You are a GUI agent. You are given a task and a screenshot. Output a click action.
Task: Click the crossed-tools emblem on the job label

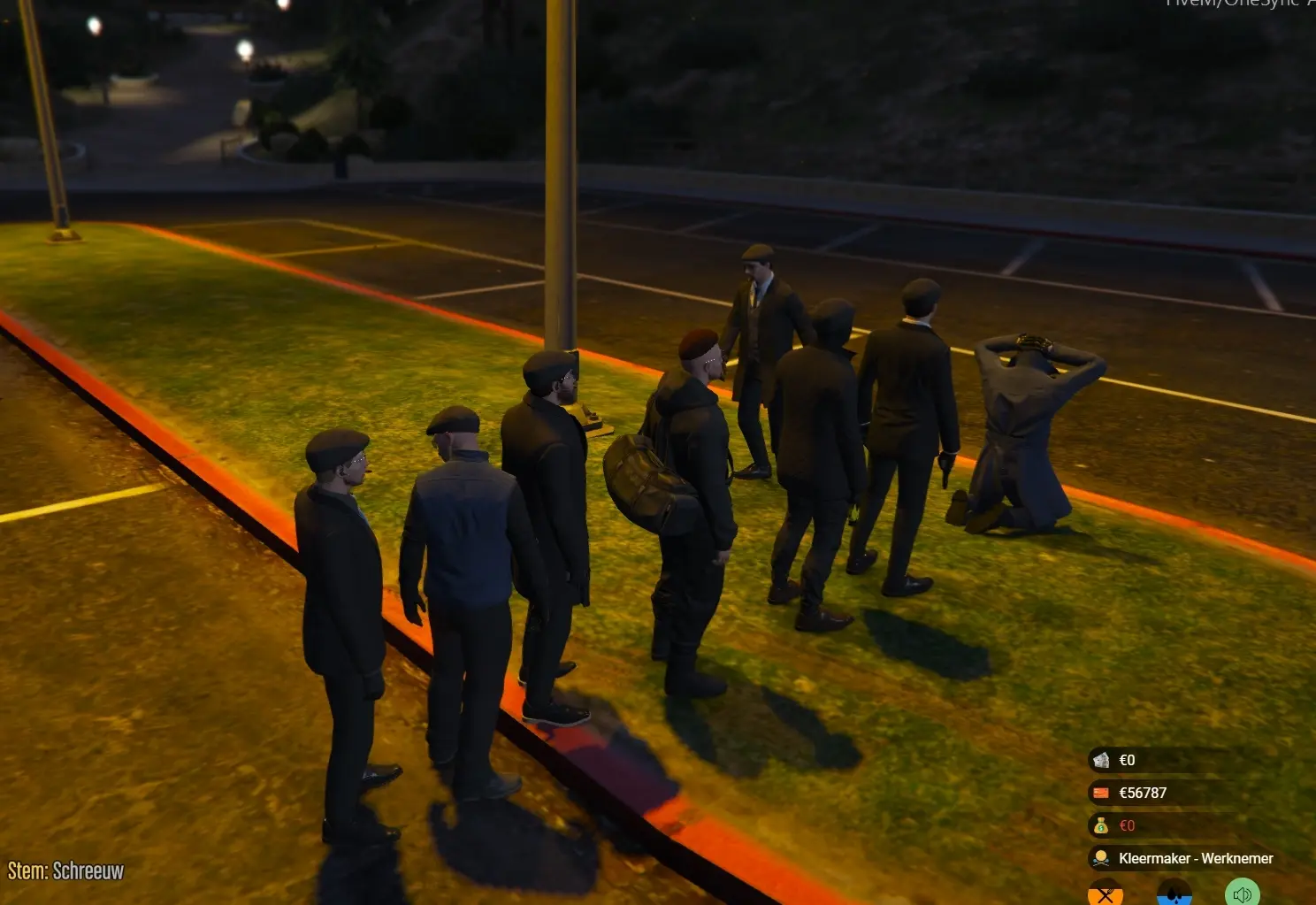pos(1101,860)
